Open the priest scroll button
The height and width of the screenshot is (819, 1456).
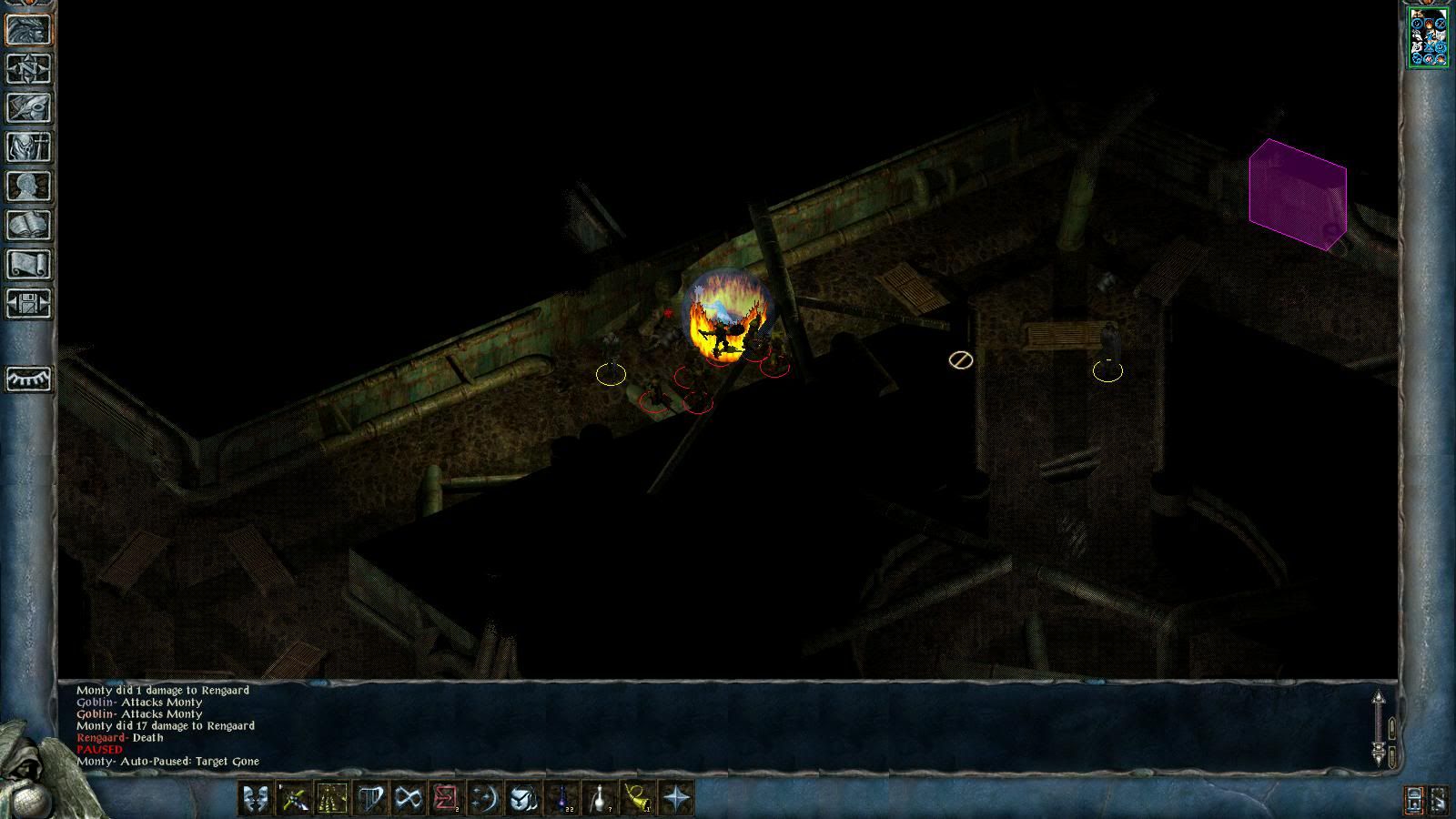(x=29, y=264)
